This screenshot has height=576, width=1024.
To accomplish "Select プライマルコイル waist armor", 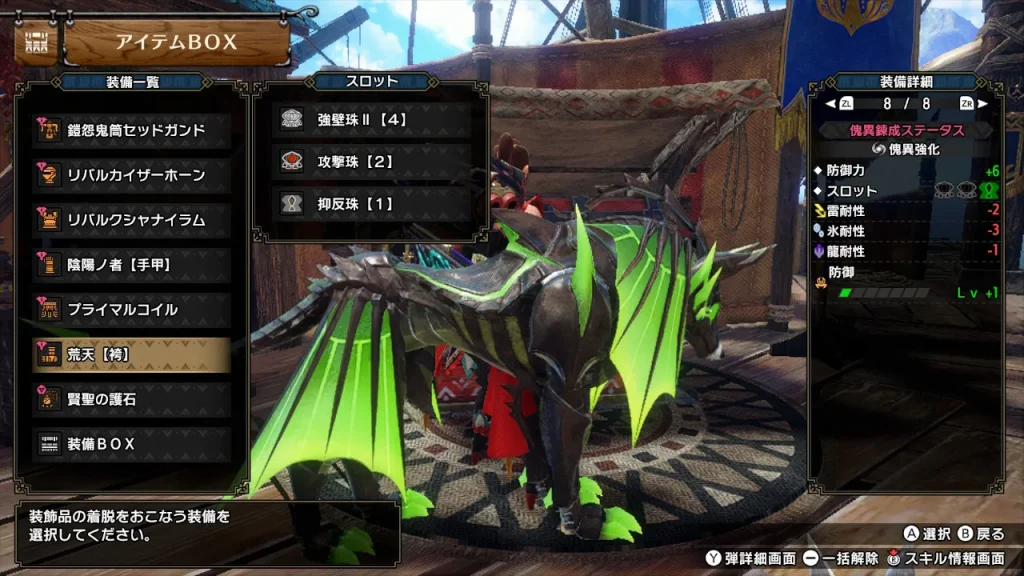I will tap(133, 310).
